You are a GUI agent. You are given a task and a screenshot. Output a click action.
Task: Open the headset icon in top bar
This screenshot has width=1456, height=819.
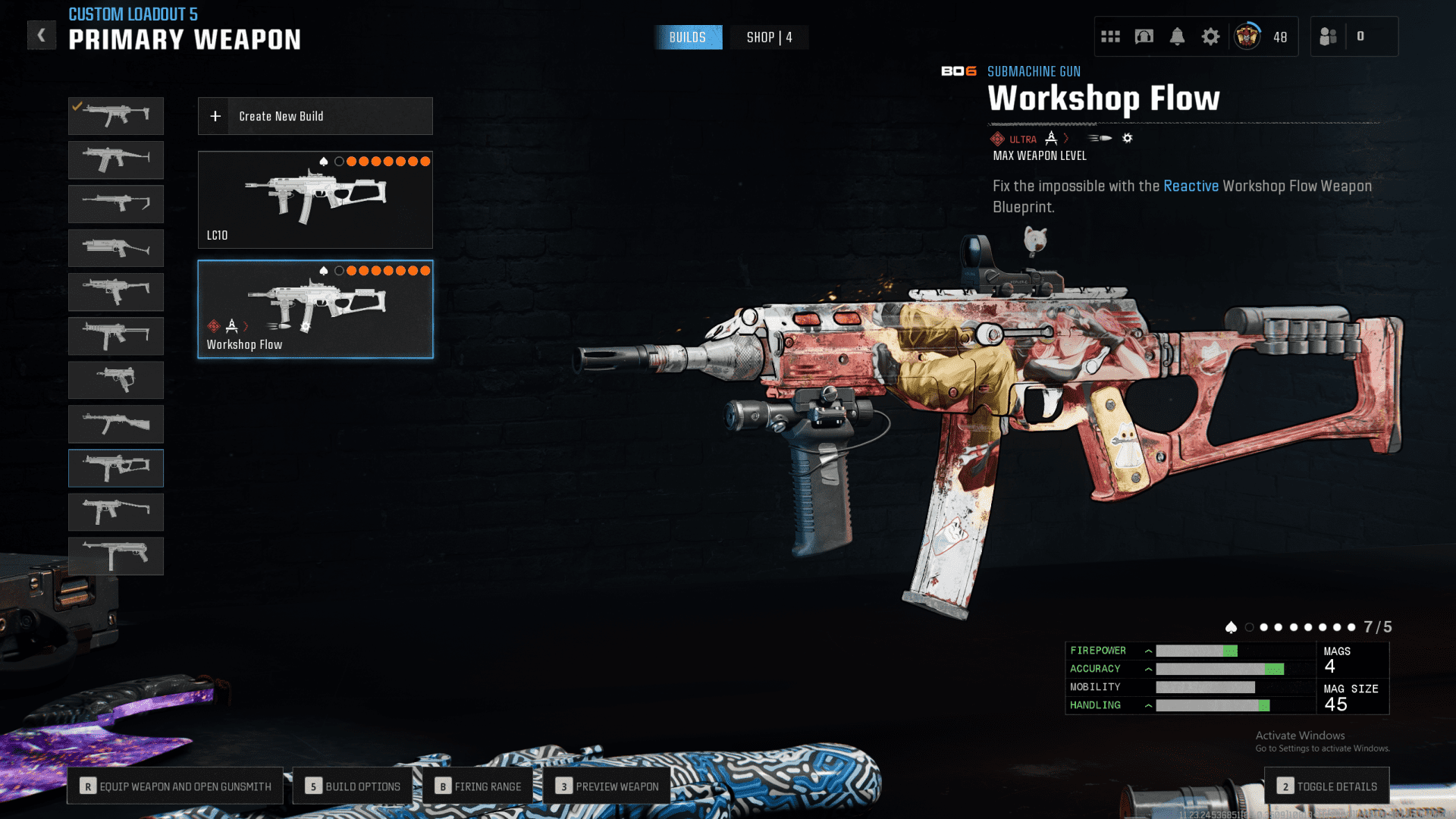tap(1144, 36)
